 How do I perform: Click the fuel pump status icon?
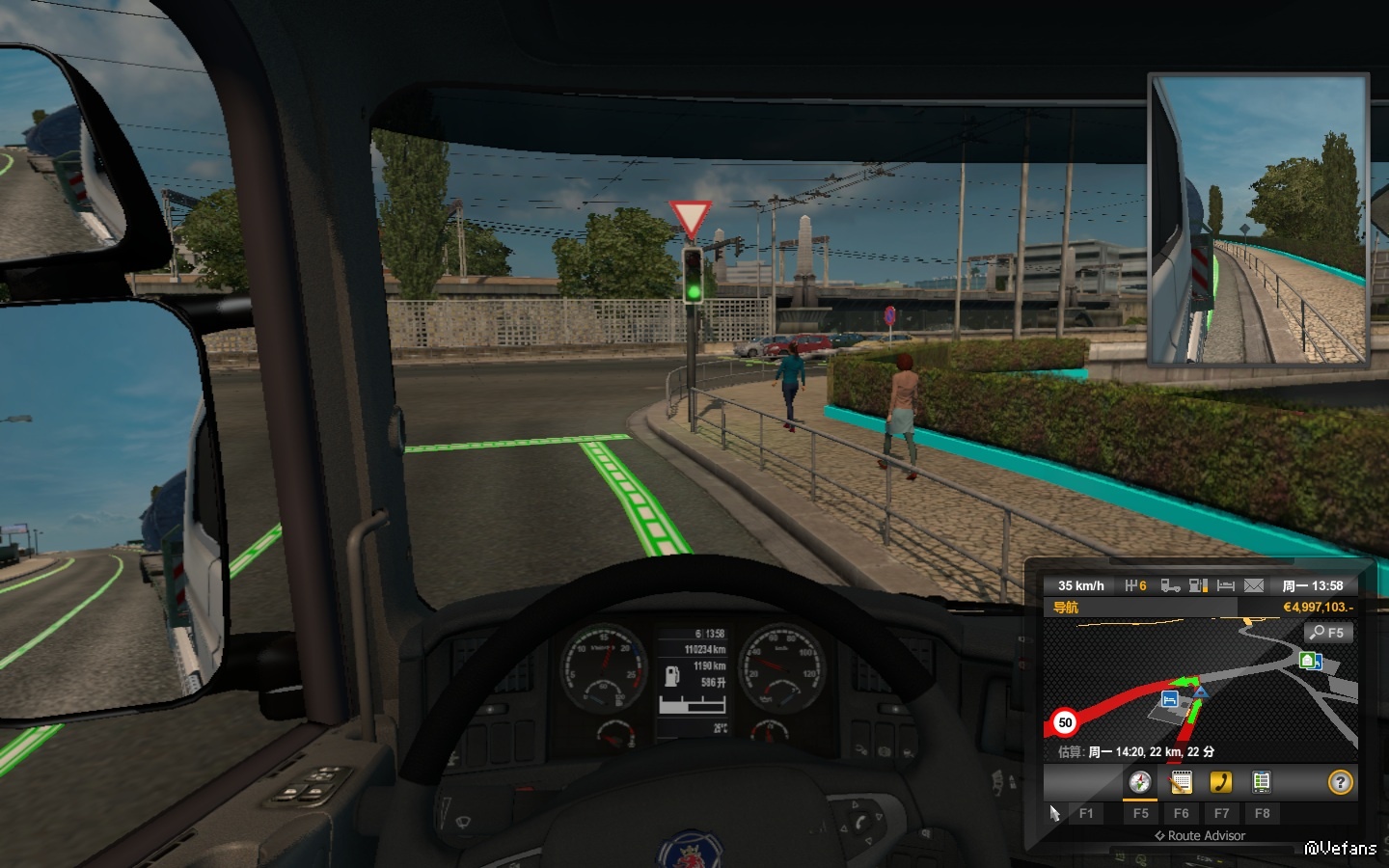[x=1198, y=585]
